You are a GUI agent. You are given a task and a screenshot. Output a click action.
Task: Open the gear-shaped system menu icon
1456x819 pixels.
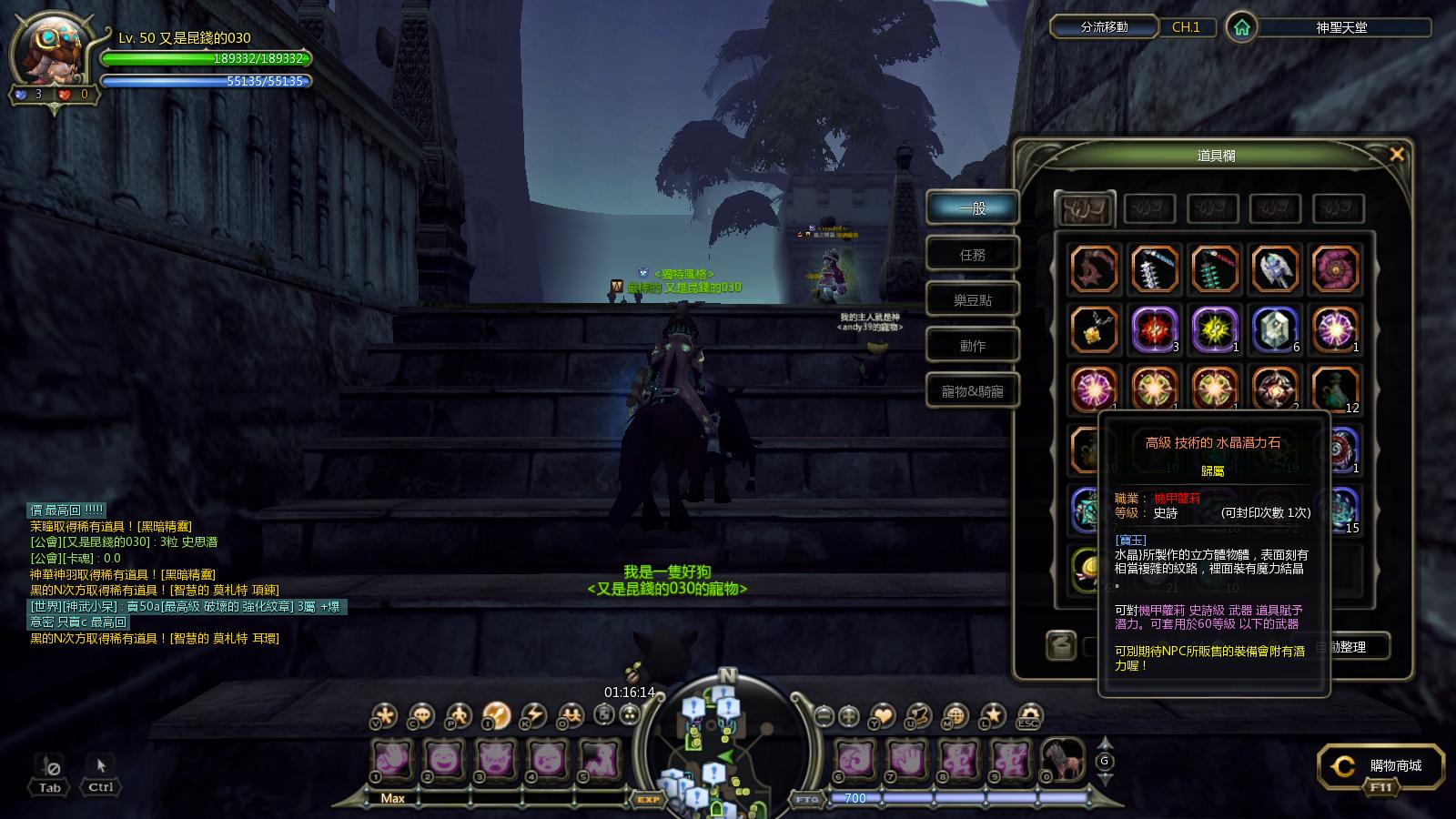pyautogui.click(x=1028, y=715)
